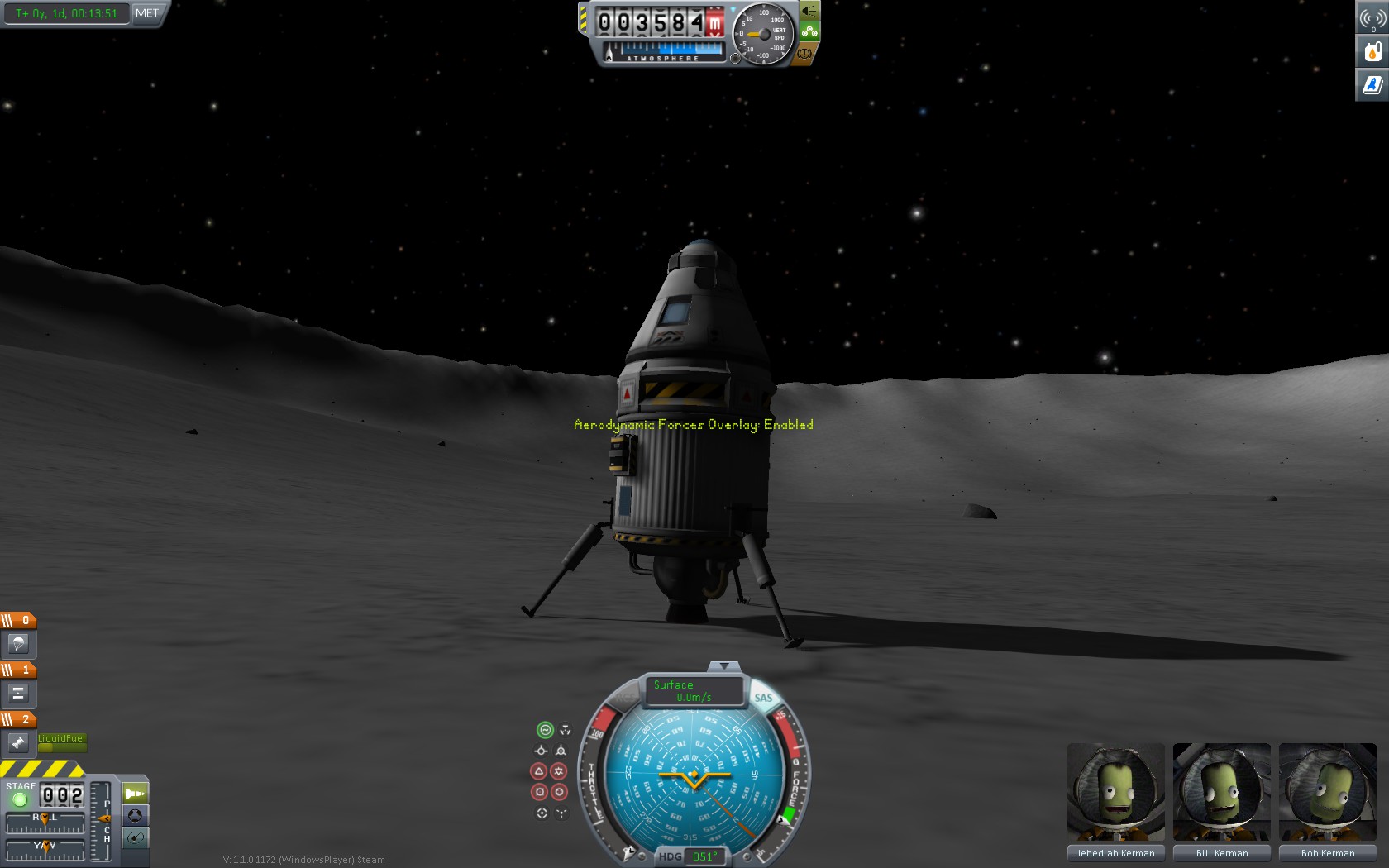Toggle the vessel lights button
1389x868 pixels.
(x=809, y=11)
